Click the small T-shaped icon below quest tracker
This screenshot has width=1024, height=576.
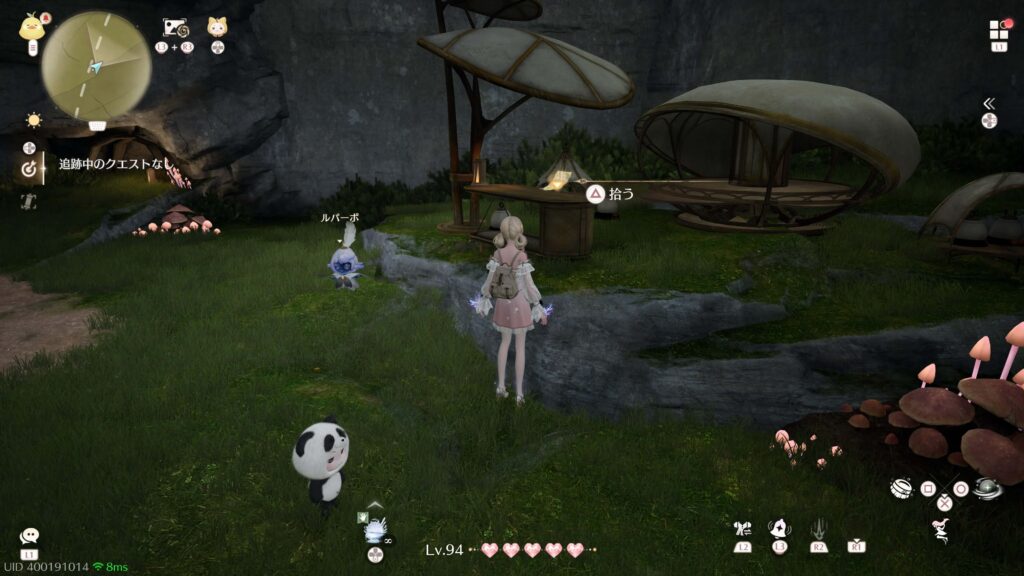click(x=29, y=201)
